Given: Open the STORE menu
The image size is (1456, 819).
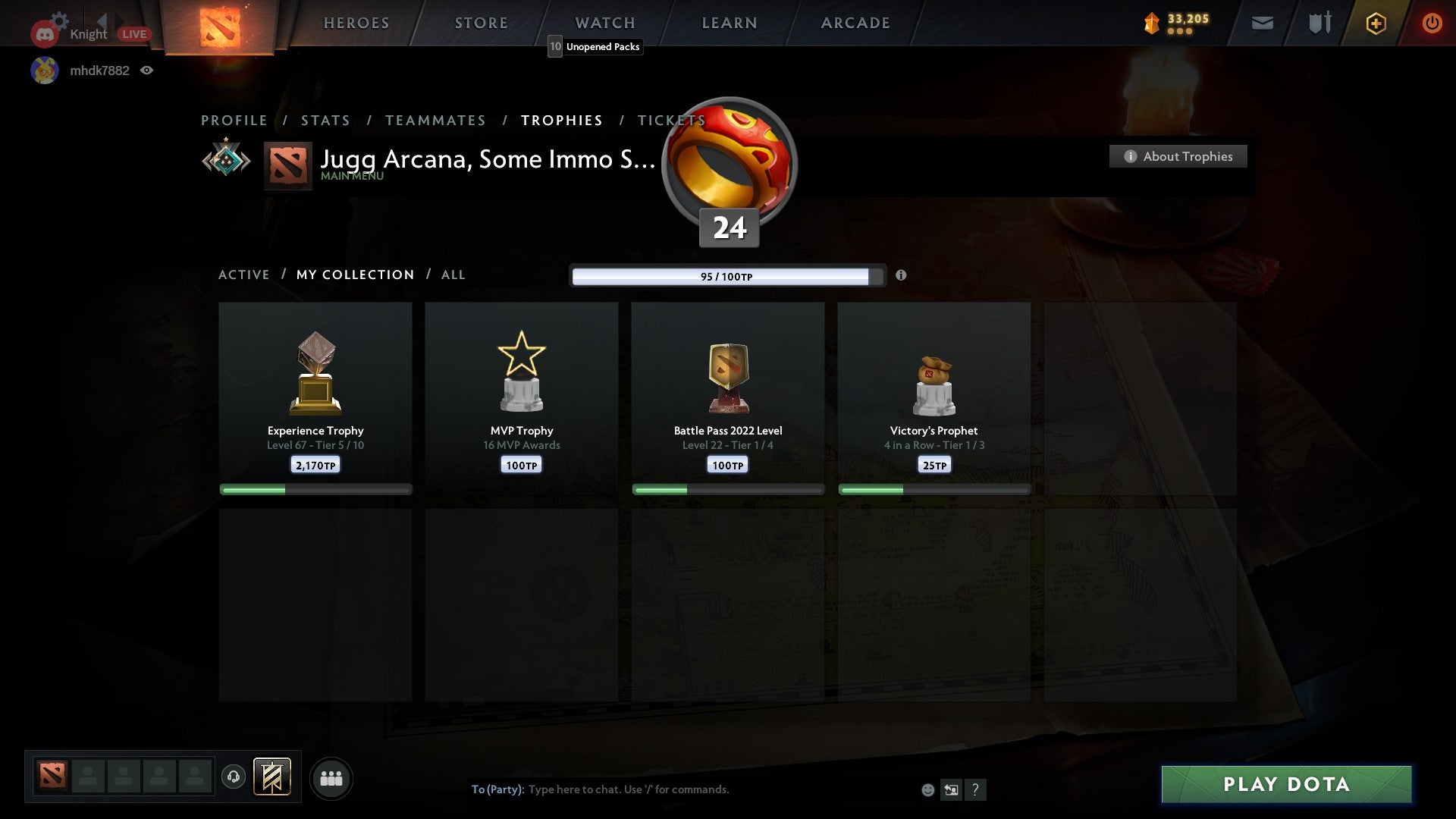Looking at the screenshot, I should tap(480, 23).
